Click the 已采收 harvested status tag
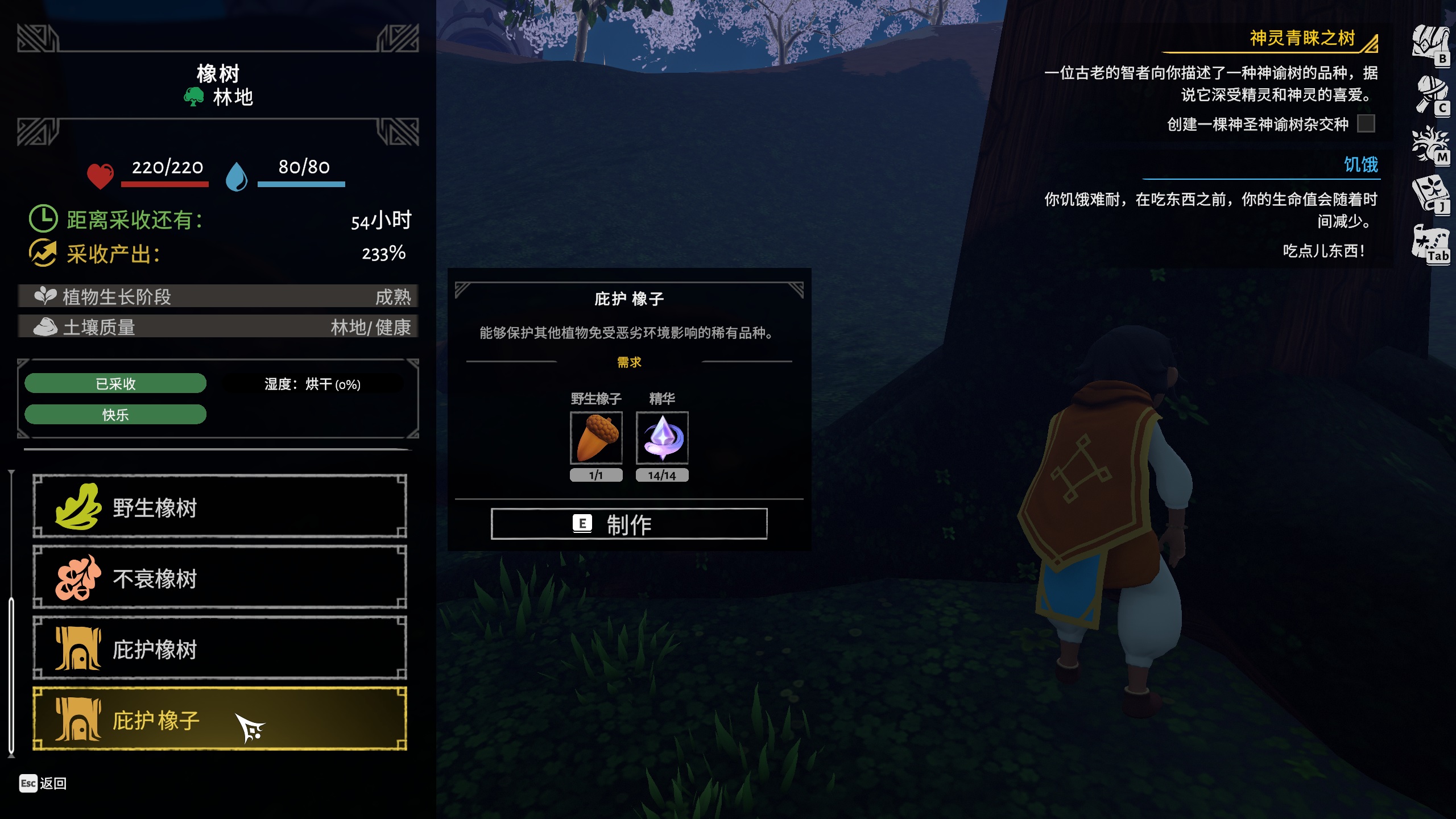Screen dimensions: 1456x819 coord(115,384)
